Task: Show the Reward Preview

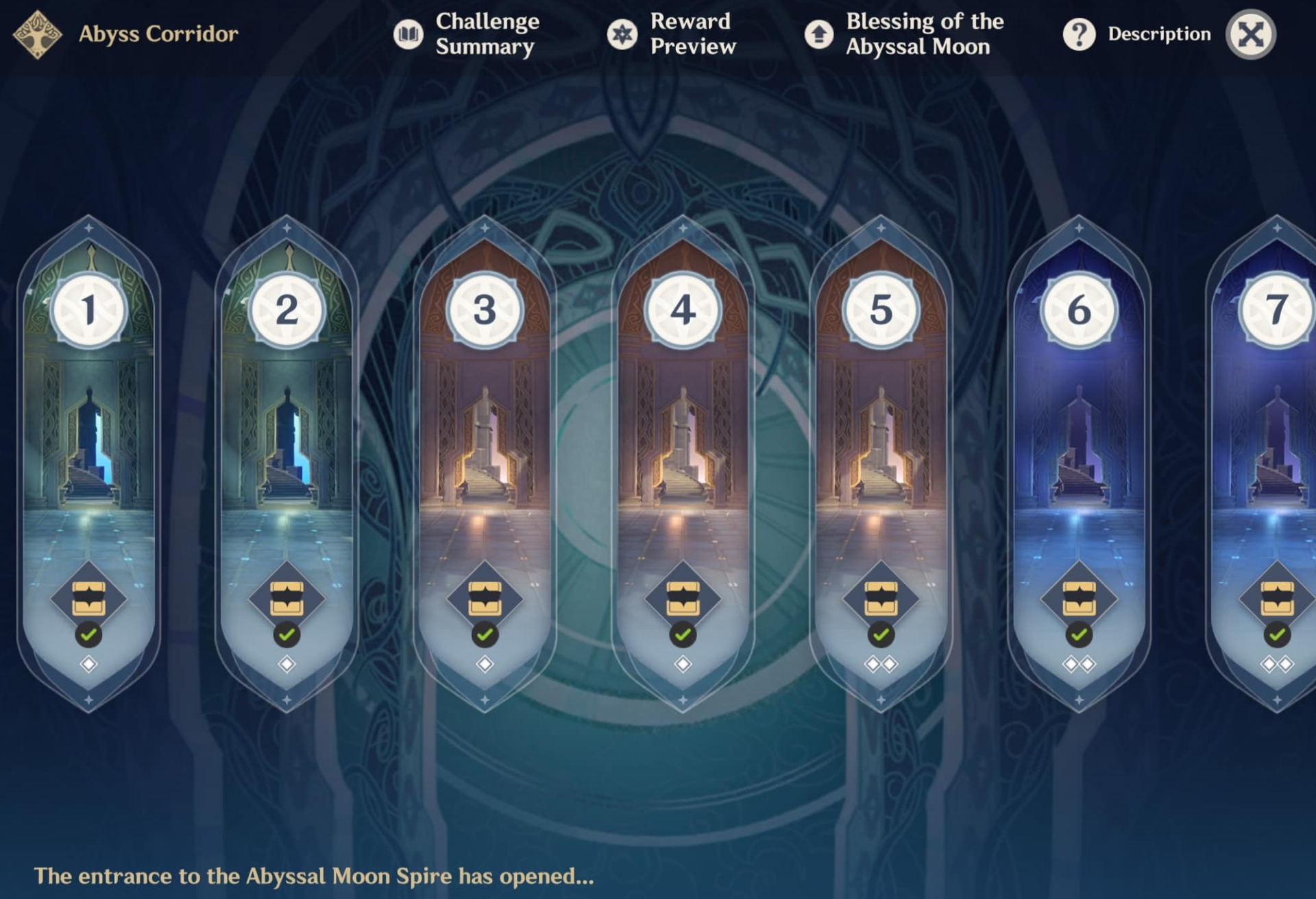Action: click(672, 34)
